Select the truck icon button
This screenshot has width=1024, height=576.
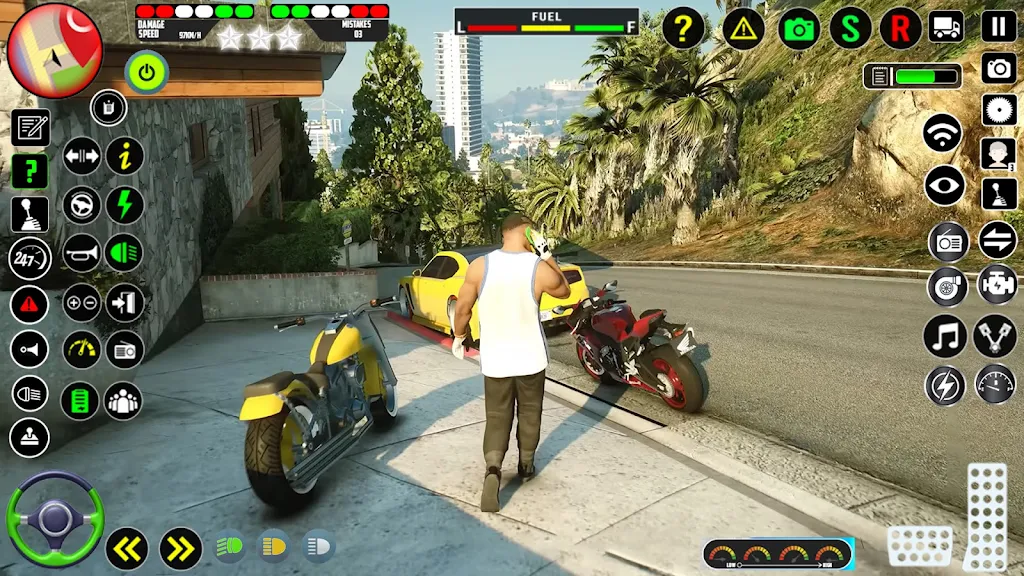pyautogui.click(x=946, y=26)
